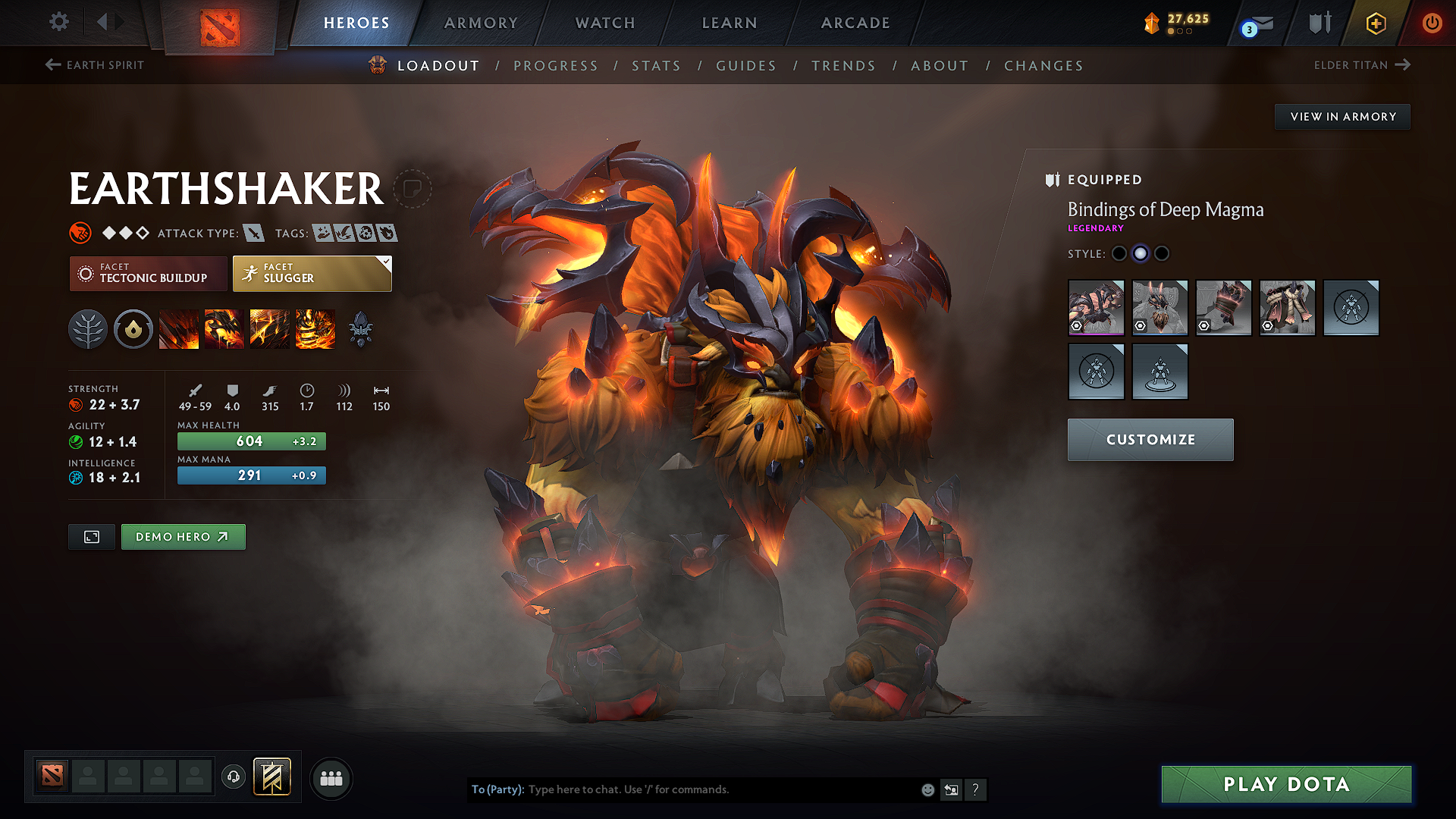View the Fissure ability icon
1456x819 pixels.
(179, 328)
